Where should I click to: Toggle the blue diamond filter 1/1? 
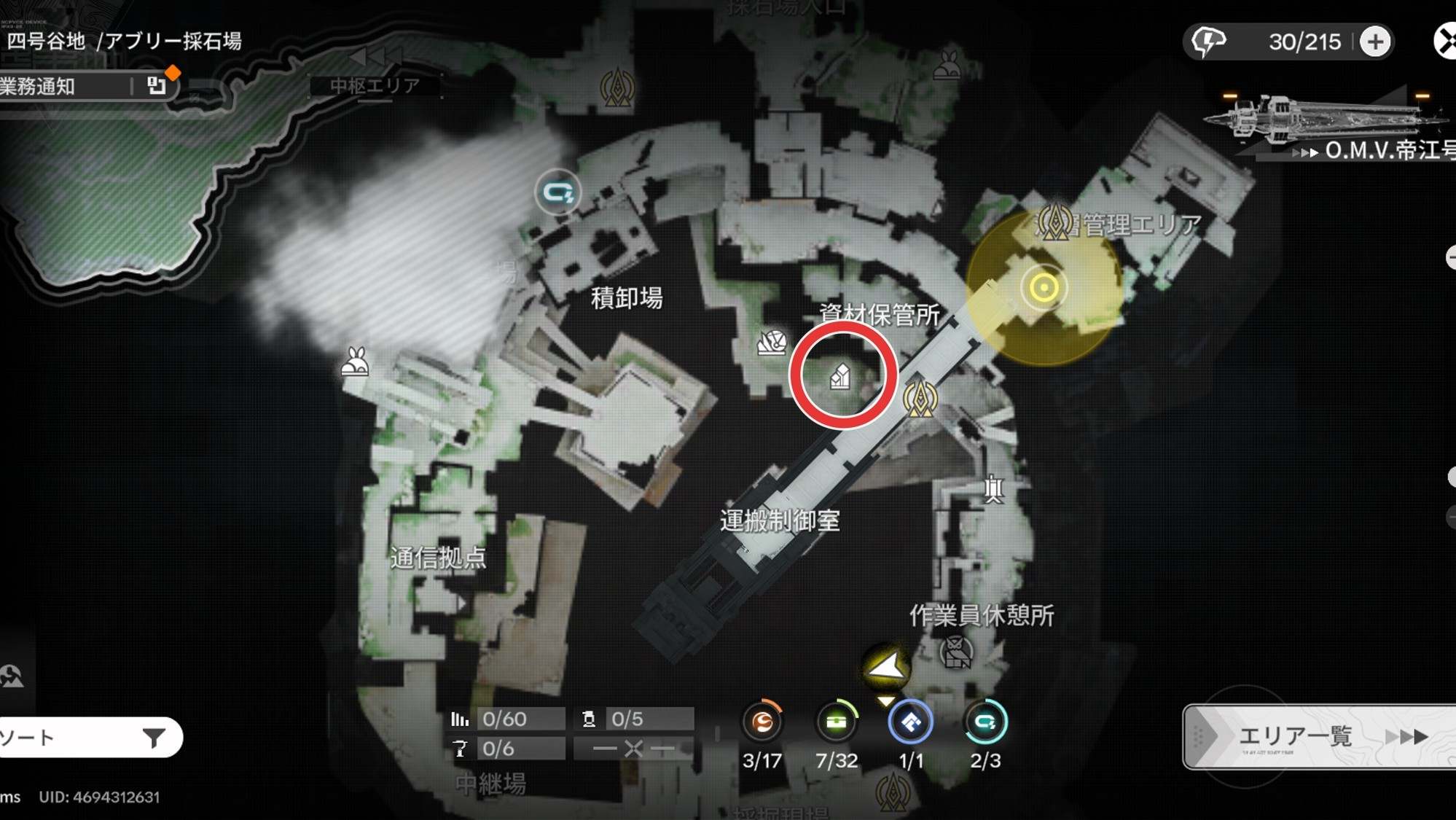pos(911,722)
